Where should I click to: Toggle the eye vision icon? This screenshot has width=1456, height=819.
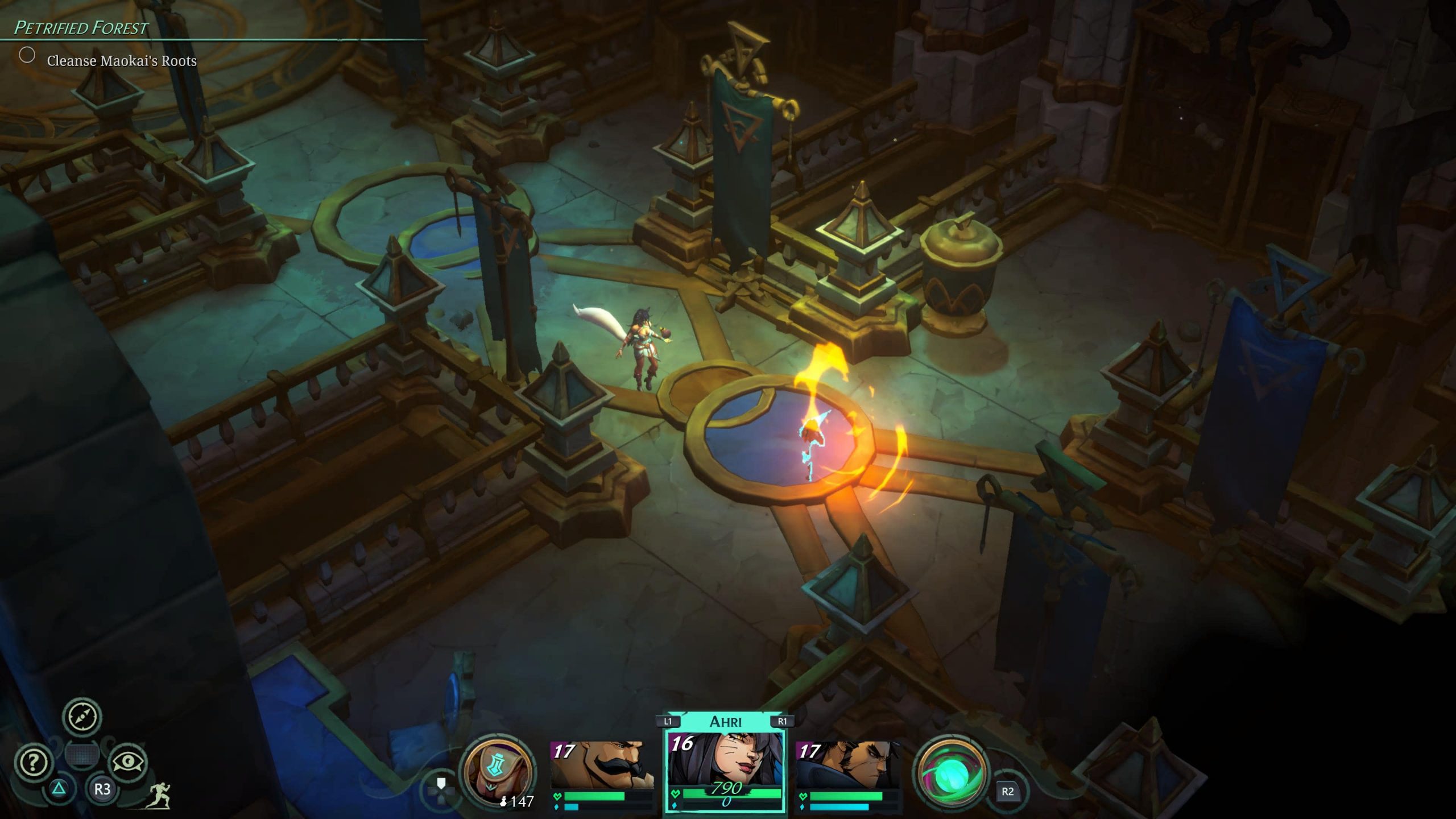[x=127, y=762]
